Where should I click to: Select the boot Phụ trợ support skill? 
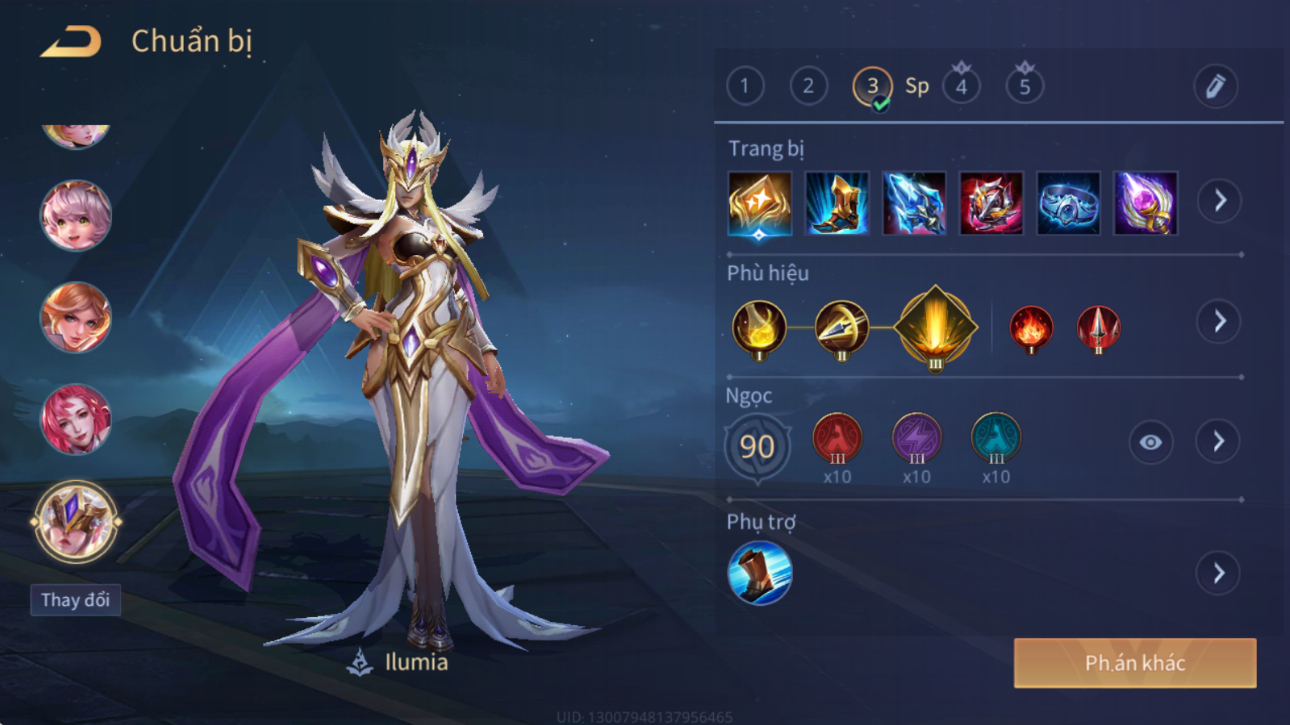760,573
